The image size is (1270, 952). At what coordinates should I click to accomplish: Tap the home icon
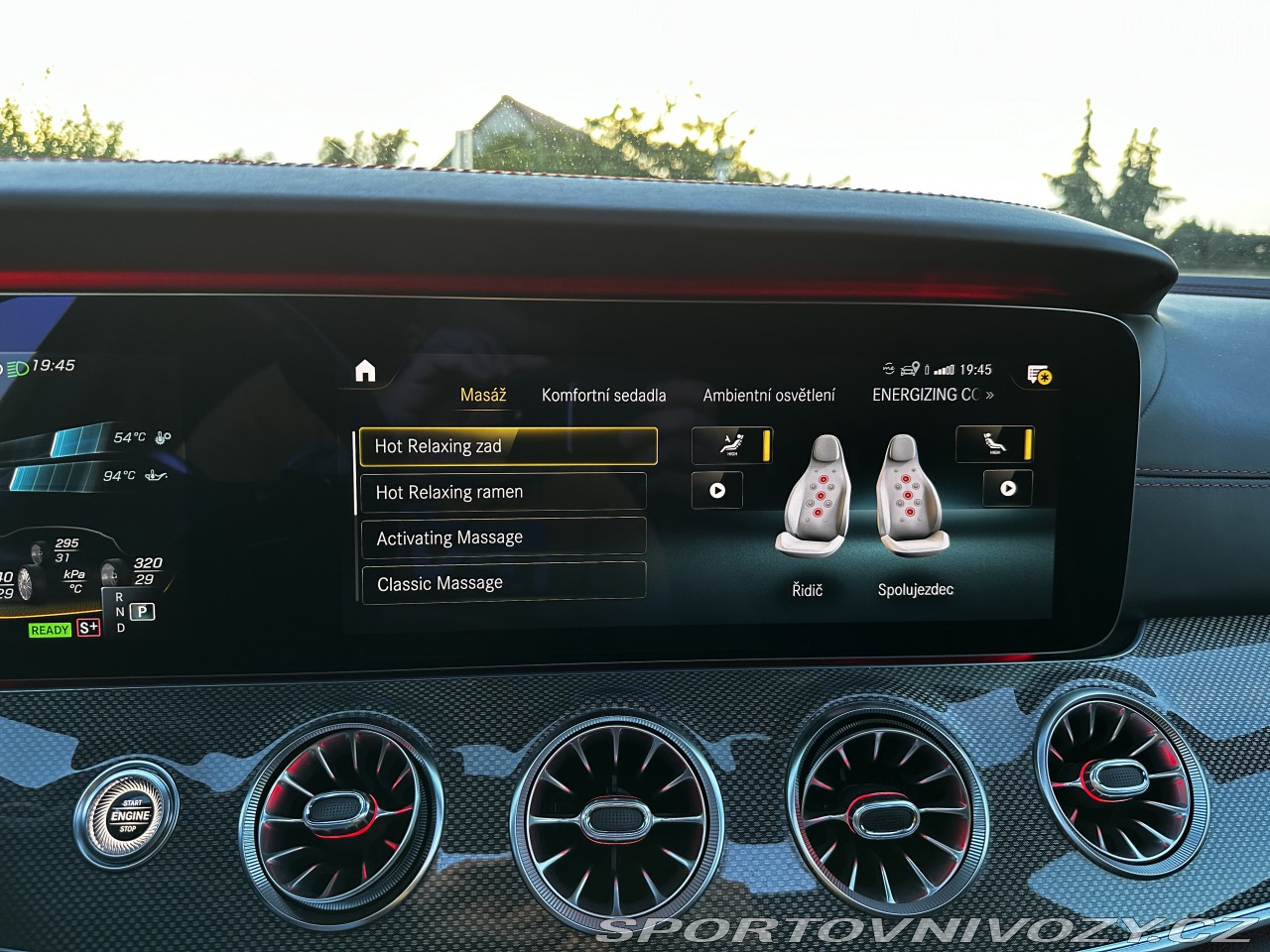365,371
